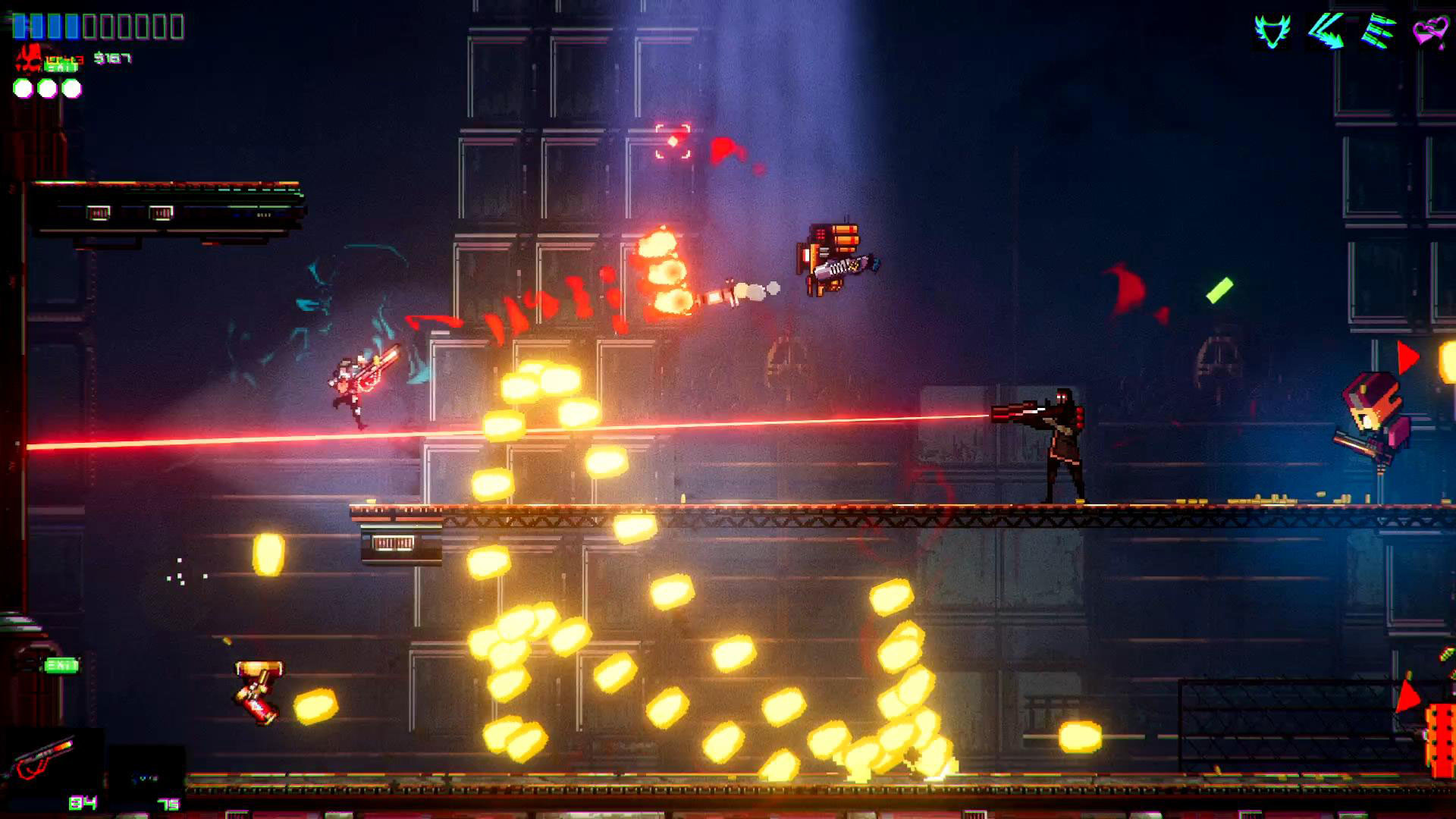Screen dimensions: 1456x819
Task: Select the winged crest buff icon
Action: tap(1272, 30)
